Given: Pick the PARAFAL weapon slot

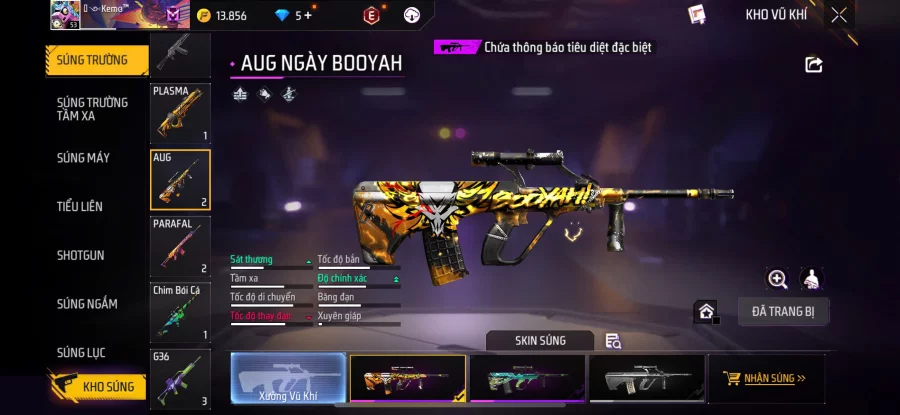Looking at the screenshot, I should pyautogui.click(x=180, y=246).
